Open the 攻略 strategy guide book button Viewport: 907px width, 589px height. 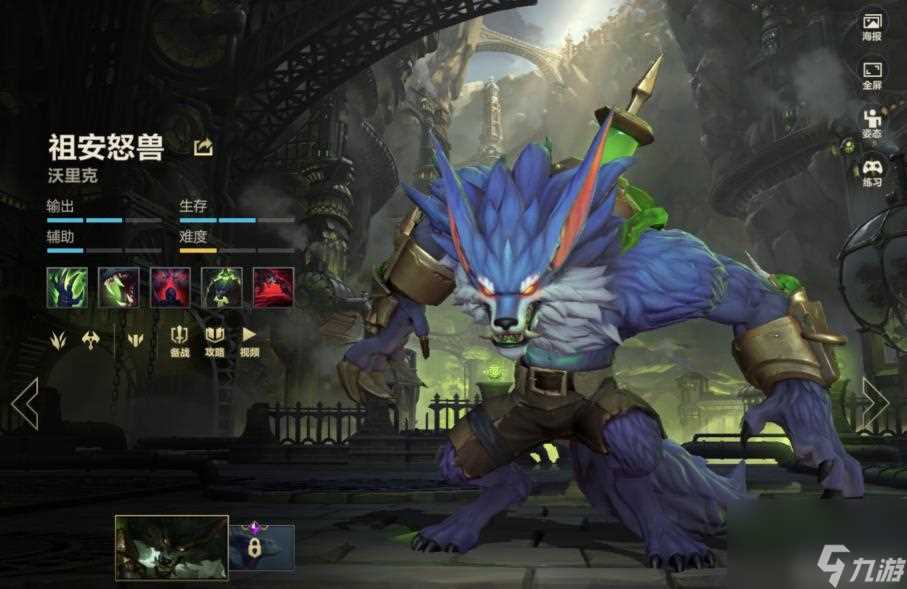coord(215,339)
